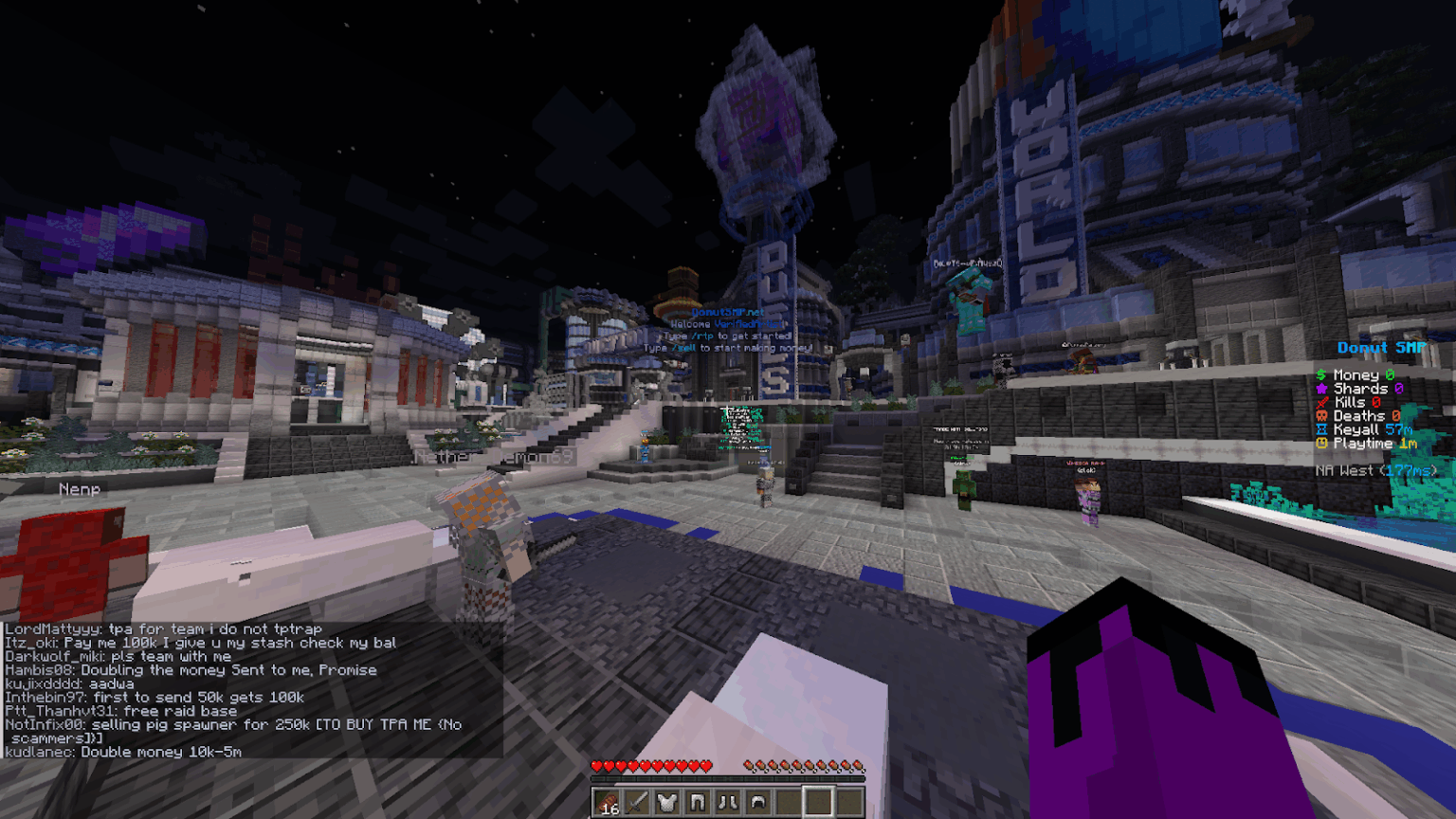Click the purple Shards star icon
This screenshot has height=819, width=1456.
[1321, 389]
